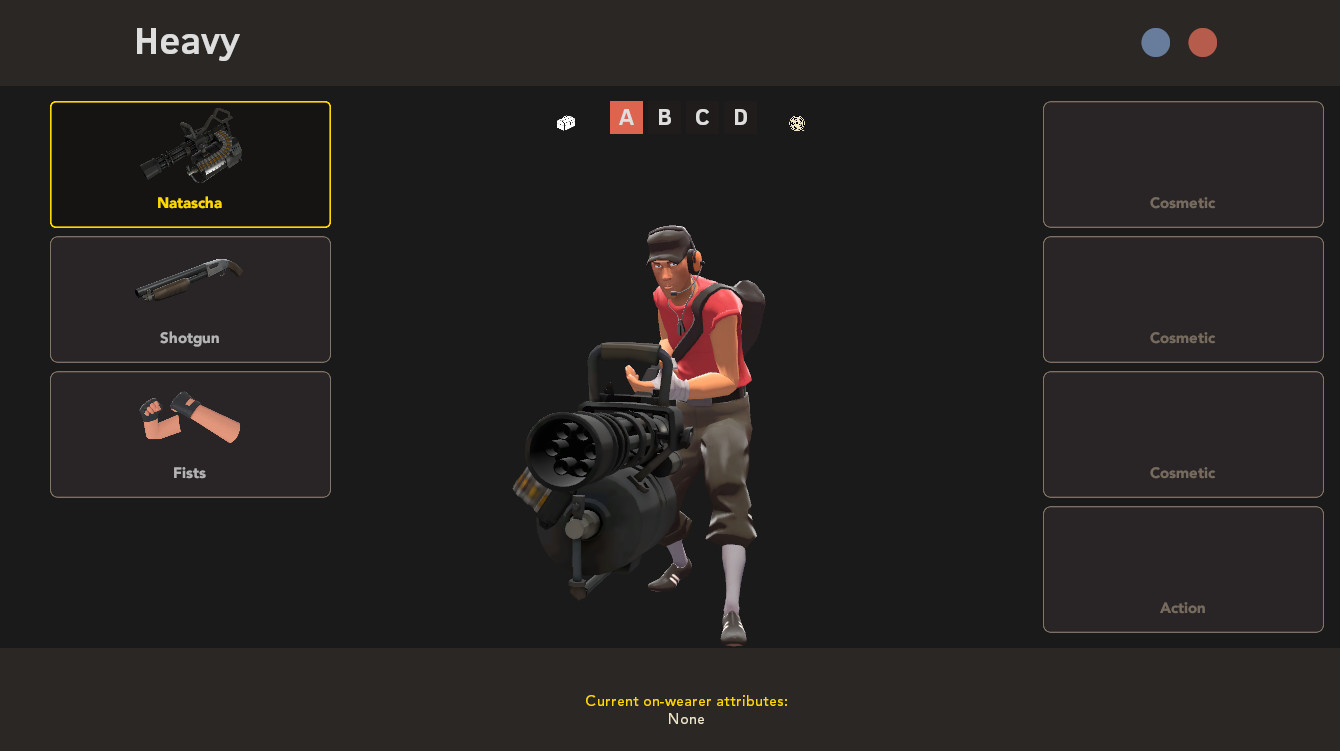Select the Fists weapon icon
This screenshot has width=1340, height=751.
coord(190,420)
